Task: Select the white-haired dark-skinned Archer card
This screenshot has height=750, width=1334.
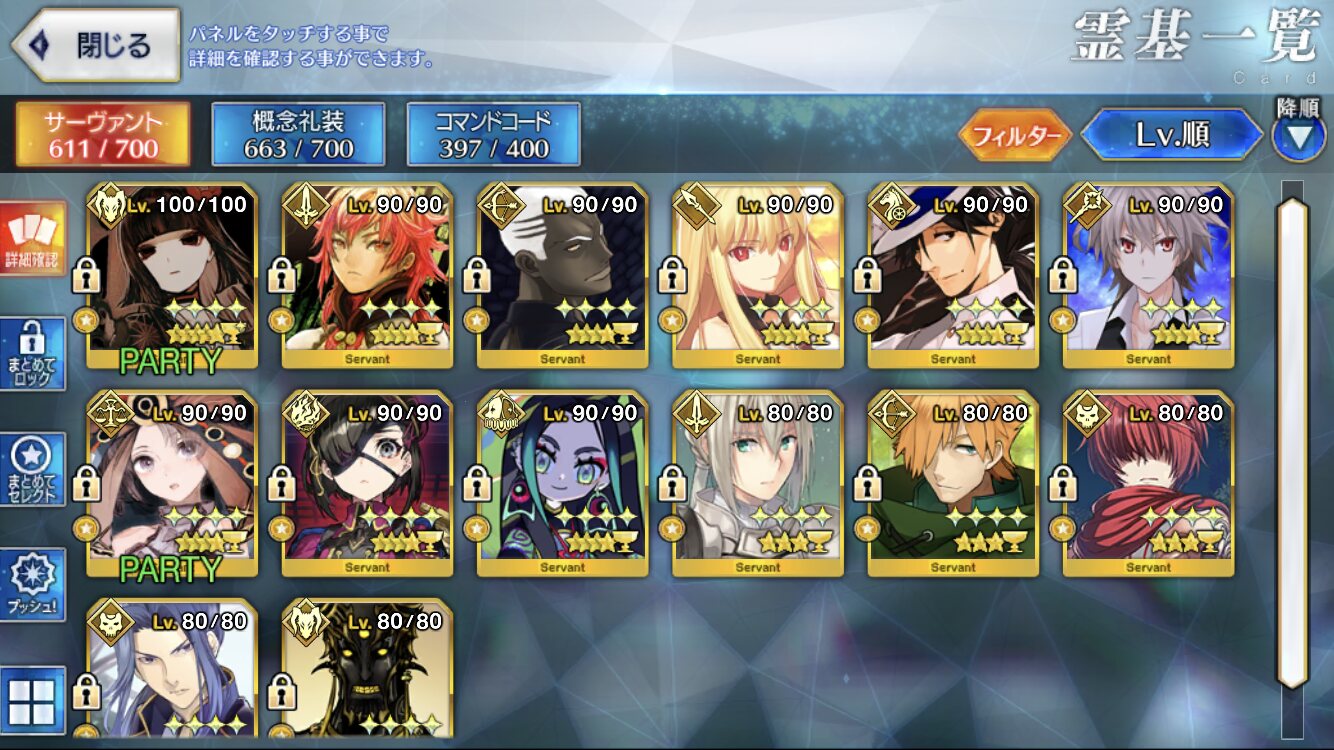Action: point(562,275)
